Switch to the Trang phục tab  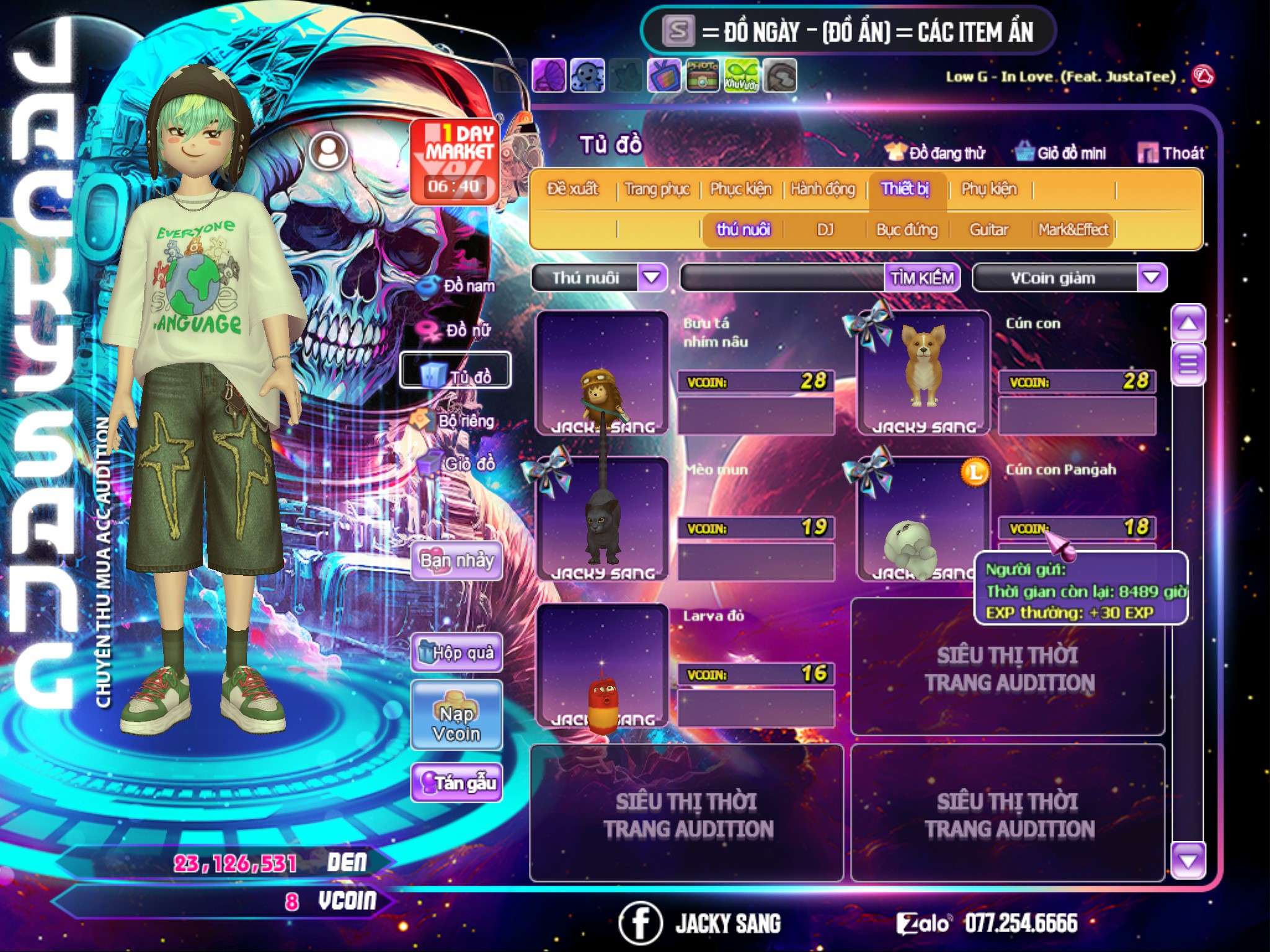tap(657, 189)
